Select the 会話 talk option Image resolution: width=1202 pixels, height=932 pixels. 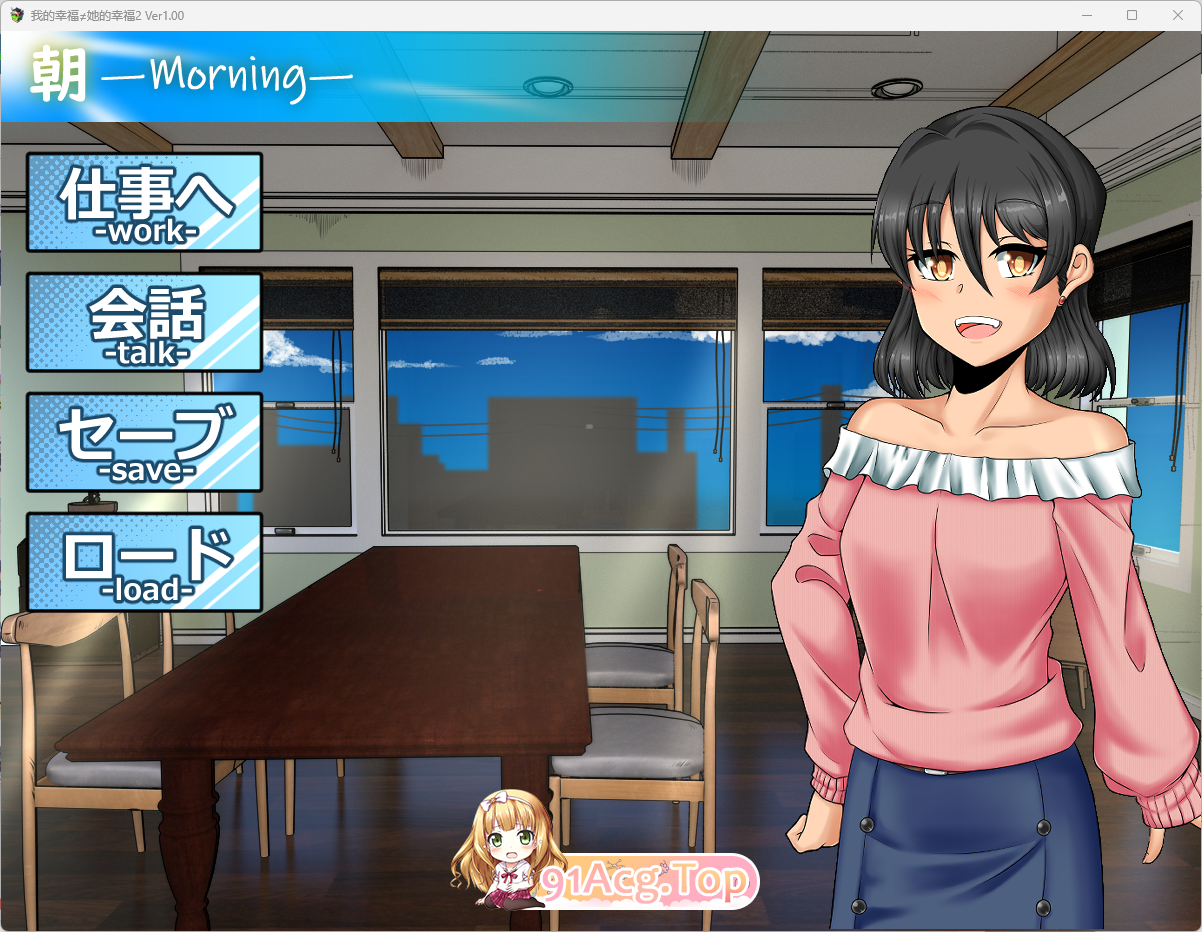pos(145,322)
